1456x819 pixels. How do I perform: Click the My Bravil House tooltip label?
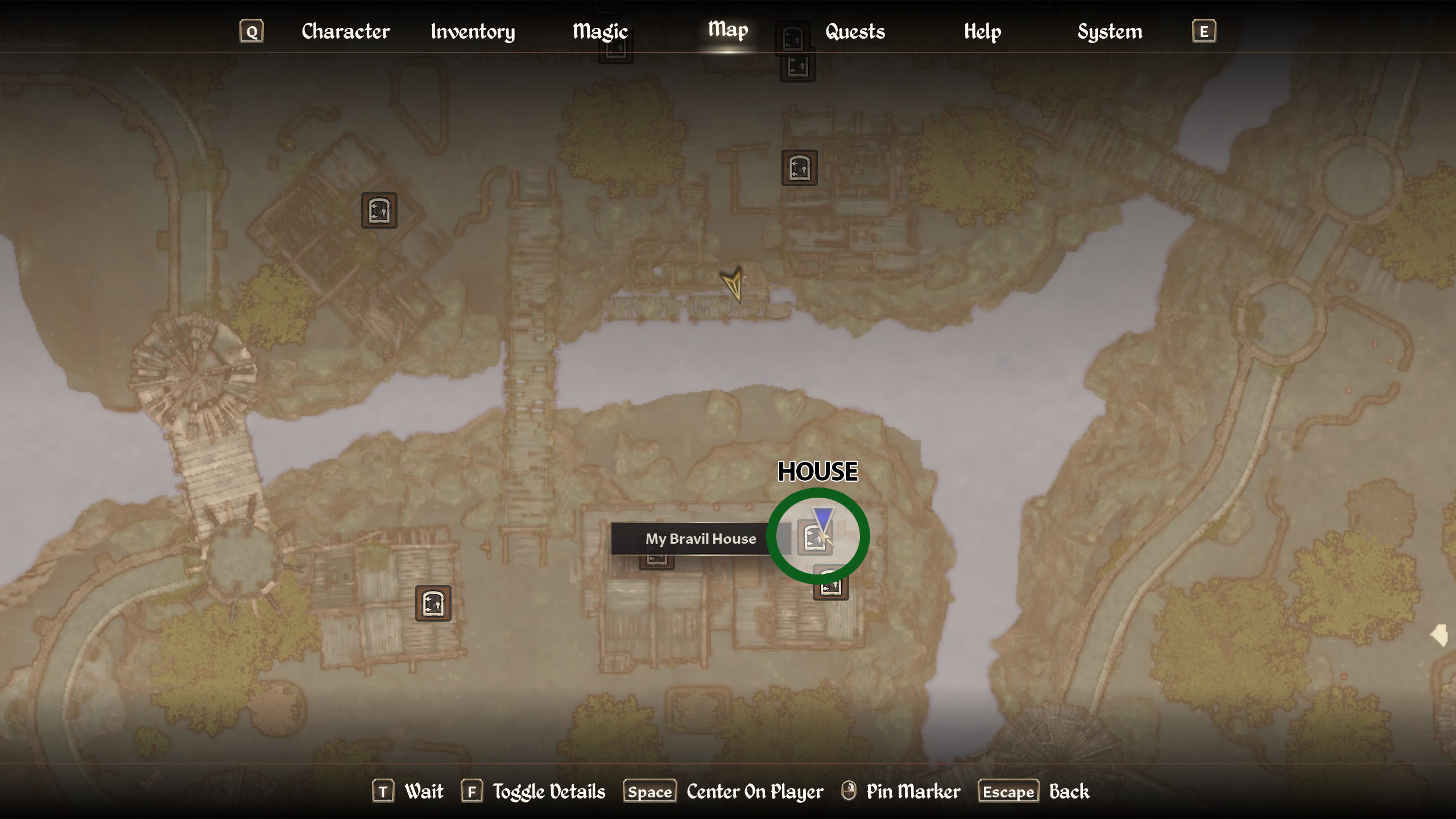tap(701, 539)
